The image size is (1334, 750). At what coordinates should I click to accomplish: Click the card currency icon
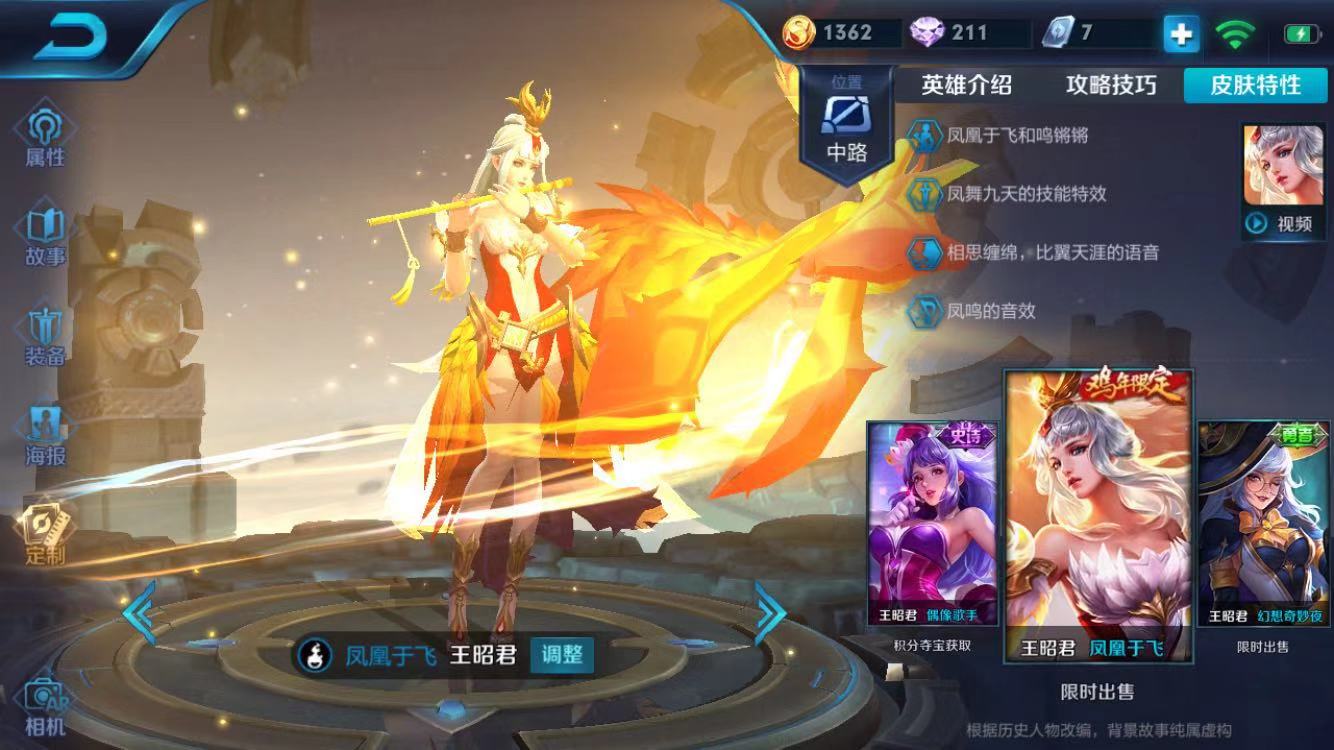click(1057, 31)
